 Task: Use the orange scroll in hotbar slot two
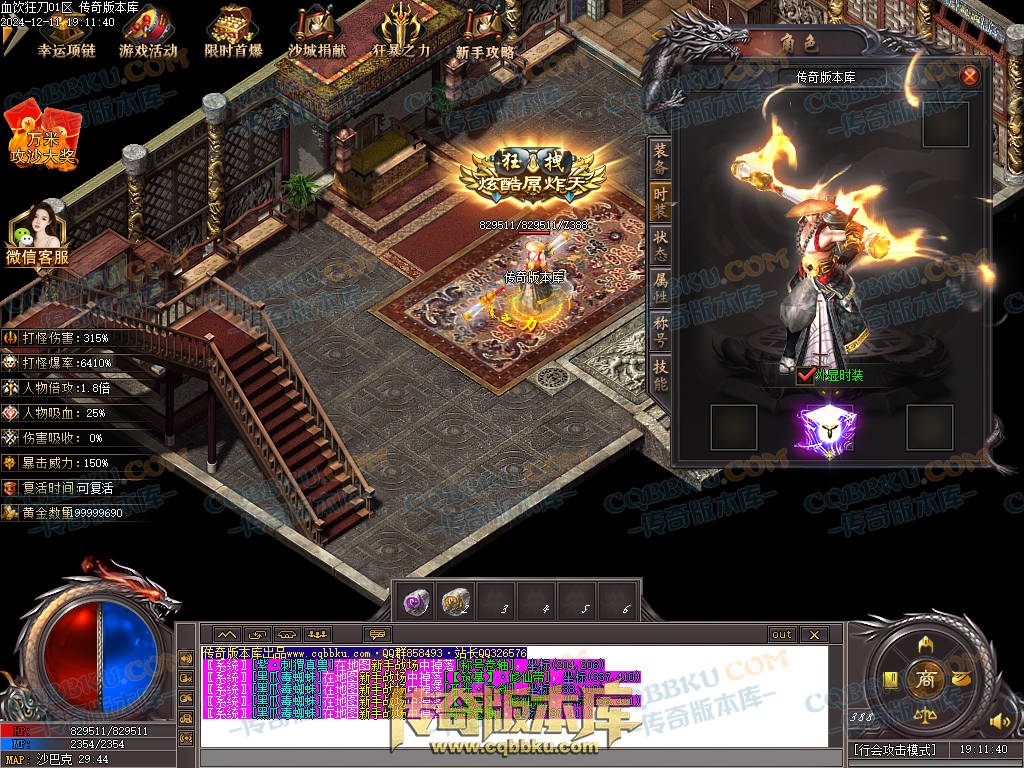[456, 600]
